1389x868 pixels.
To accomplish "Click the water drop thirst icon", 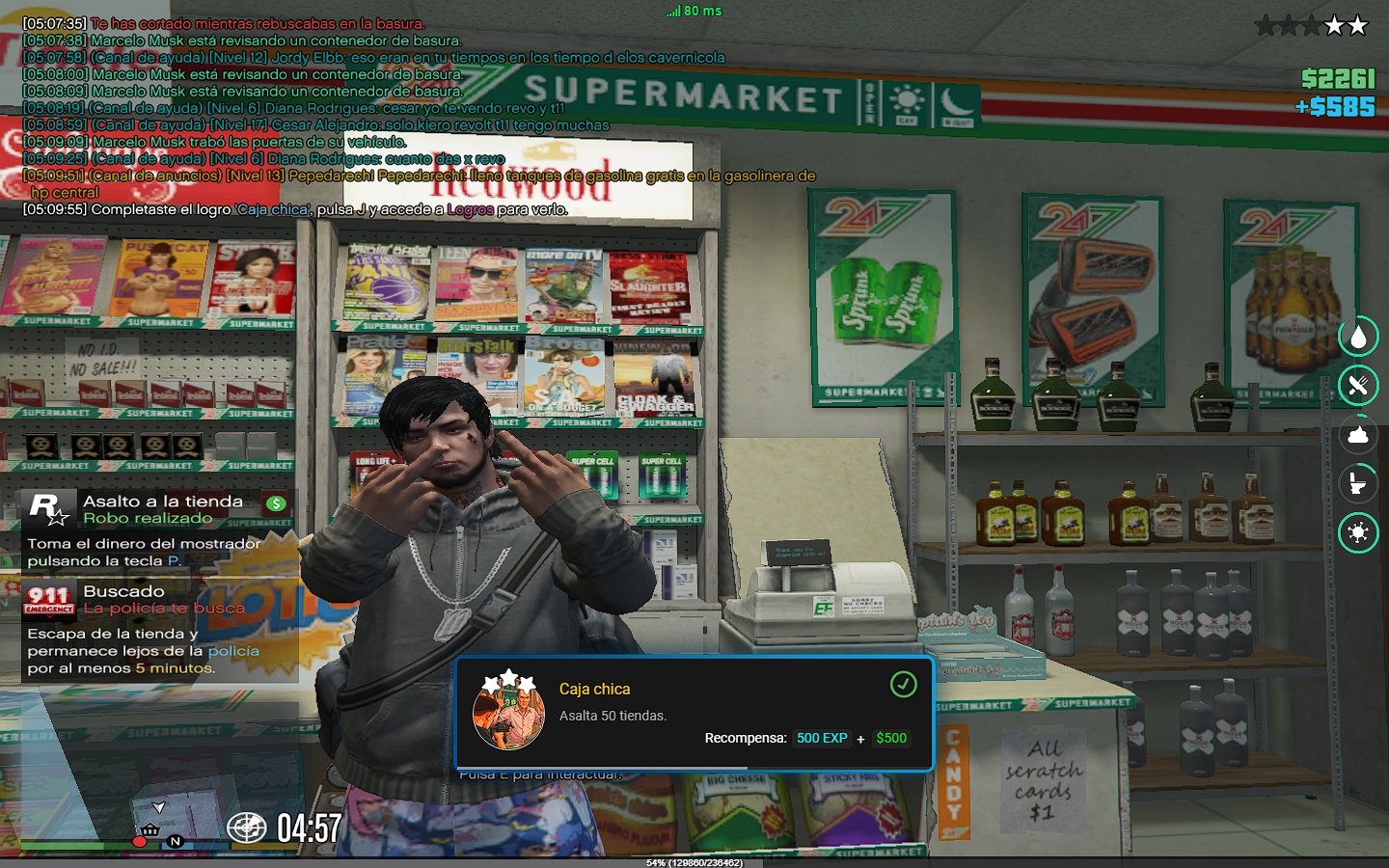I will [x=1358, y=337].
